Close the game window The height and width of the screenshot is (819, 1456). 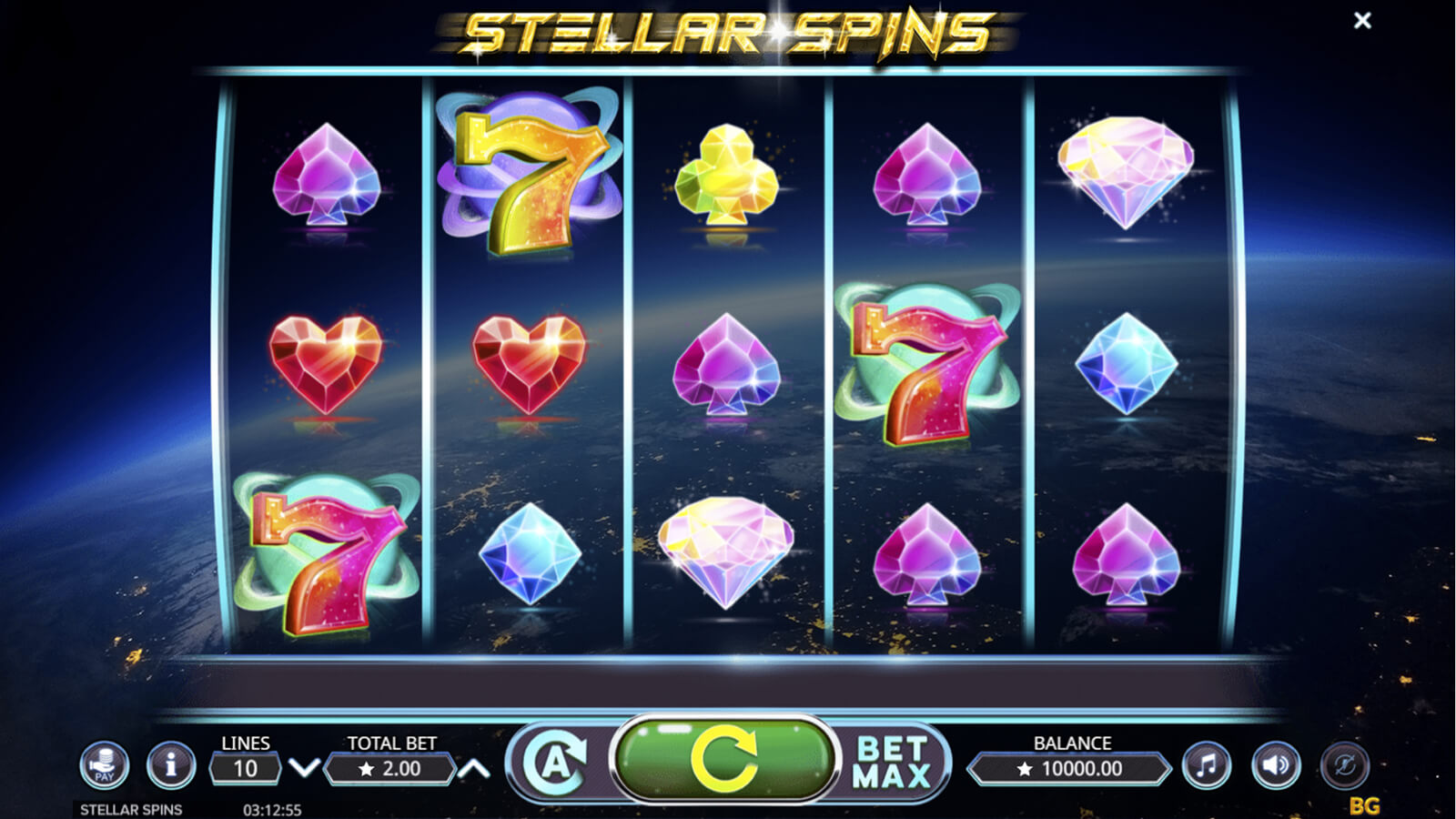tap(1362, 20)
